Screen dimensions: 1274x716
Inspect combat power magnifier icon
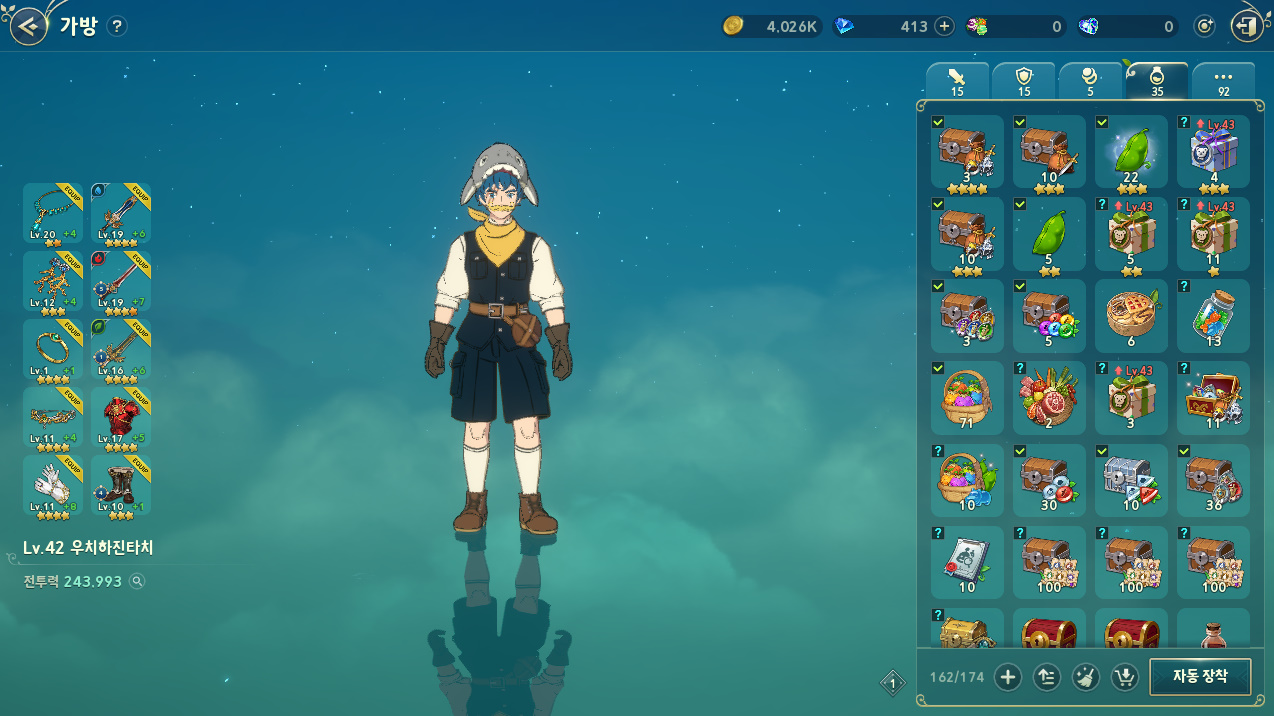point(138,581)
